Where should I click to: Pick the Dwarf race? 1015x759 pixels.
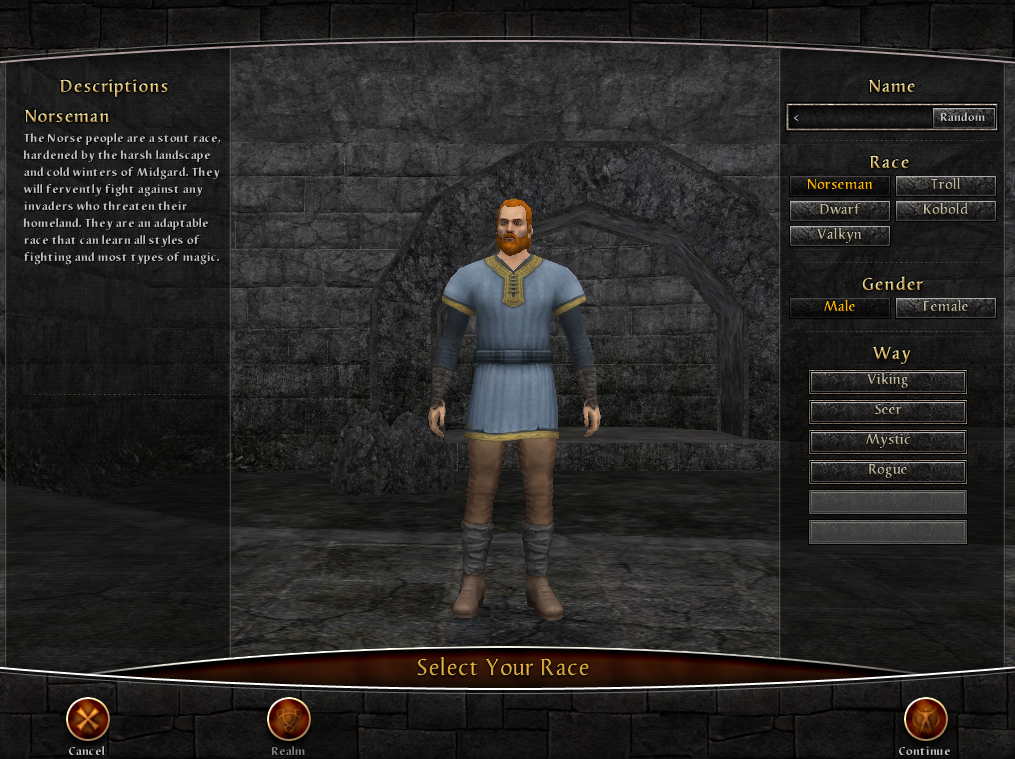(x=839, y=210)
